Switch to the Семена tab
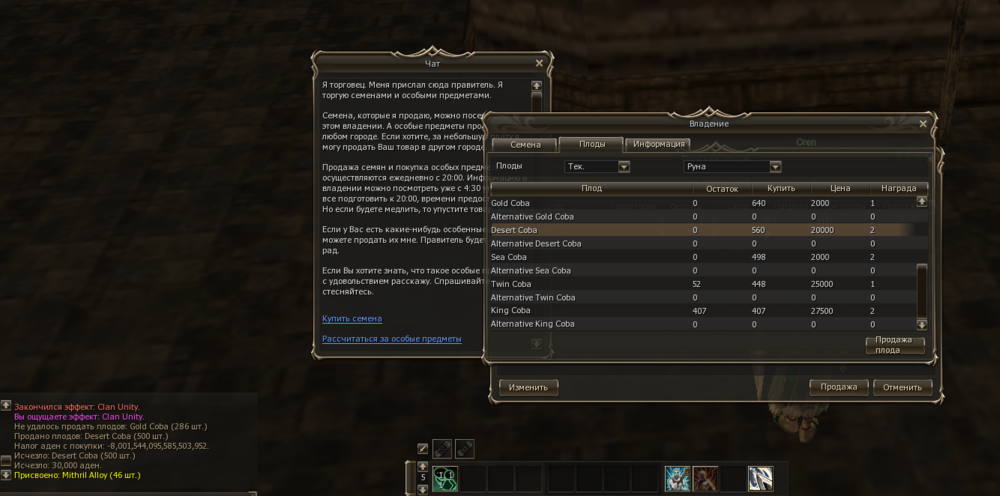This screenshot has width=1000, height=496. tap(525, 145)
